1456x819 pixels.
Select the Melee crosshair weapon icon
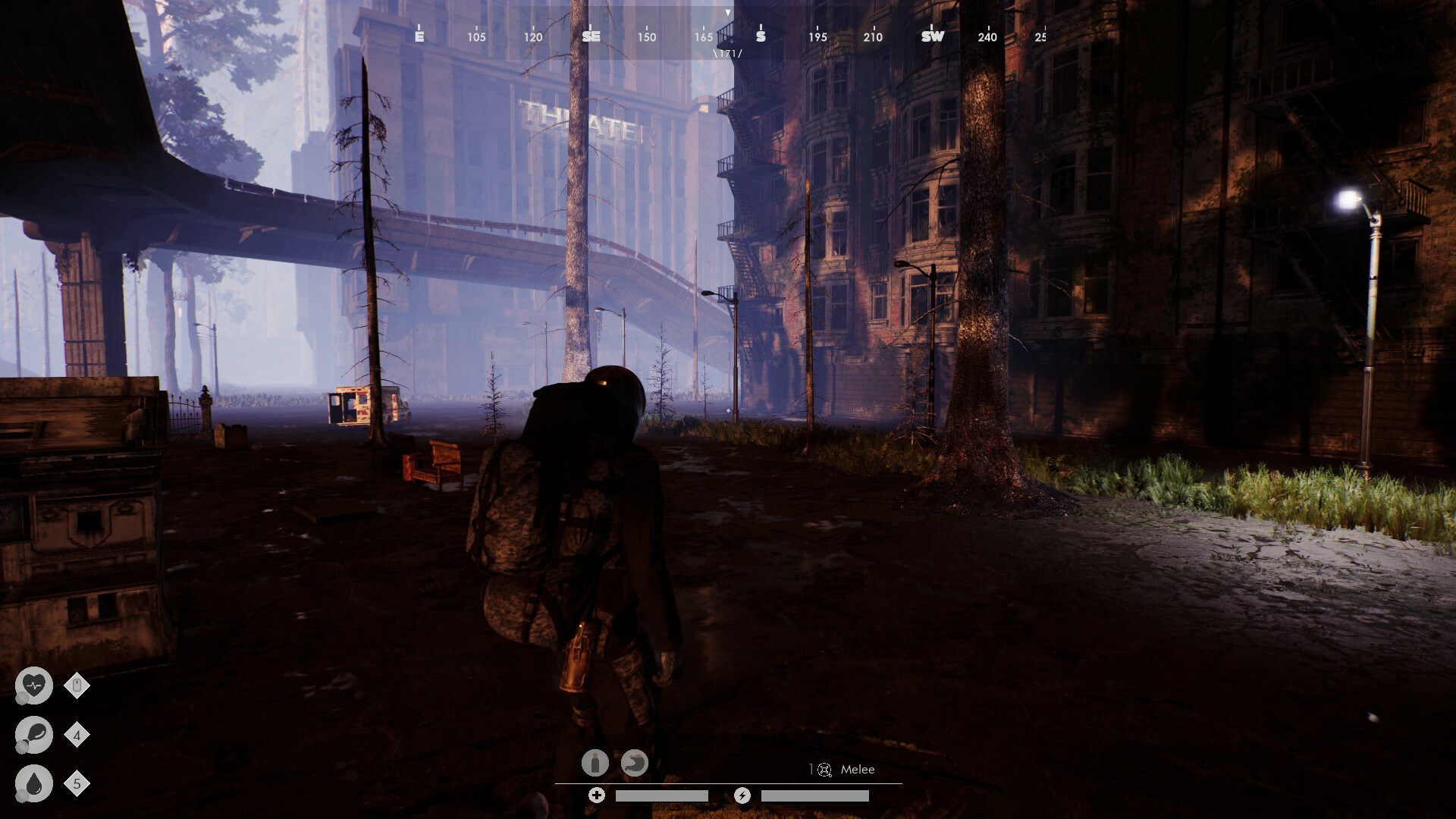click(x=824, y=770)
